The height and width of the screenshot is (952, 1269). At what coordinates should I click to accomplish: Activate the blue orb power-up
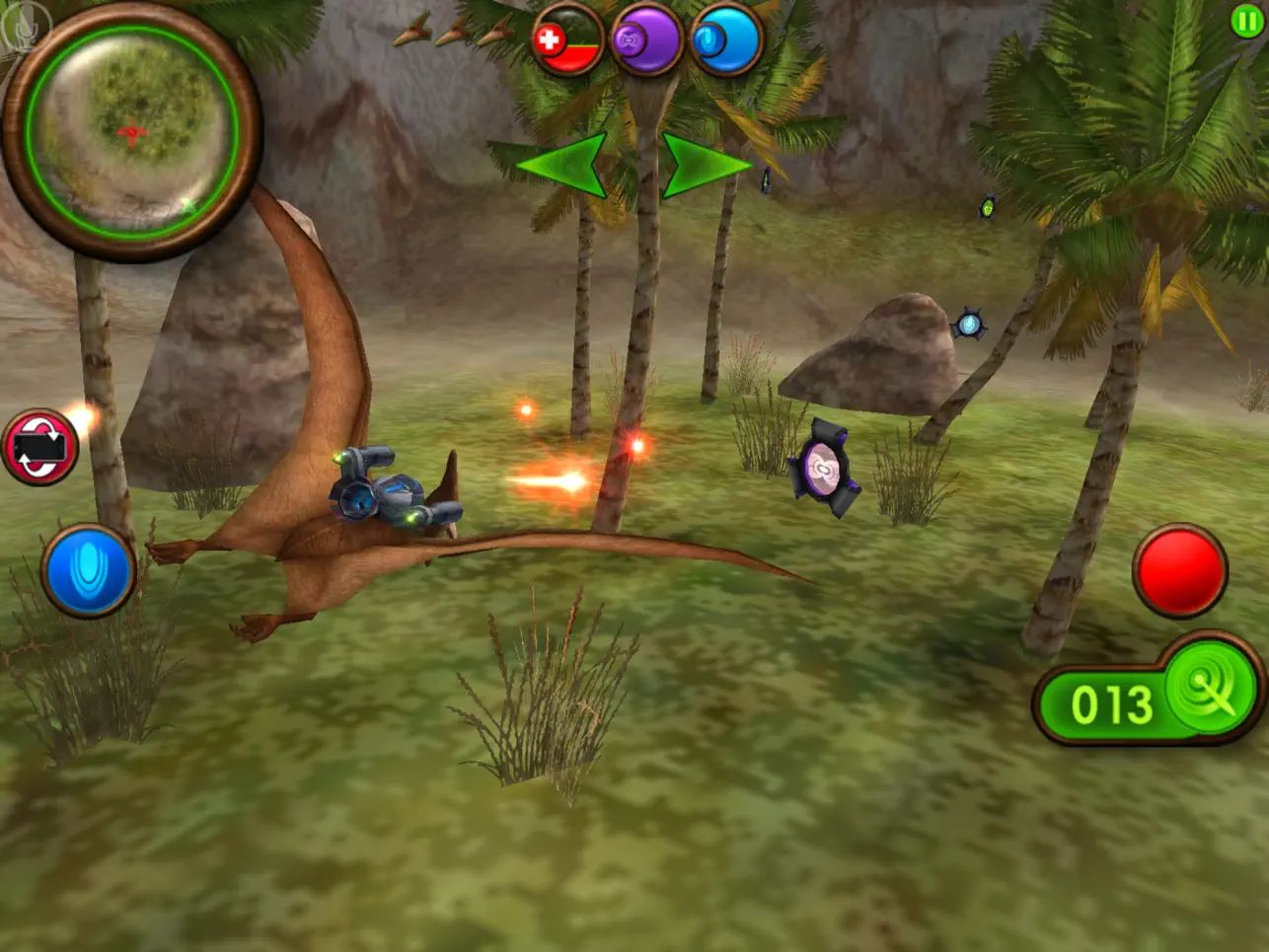coord(726,40)
